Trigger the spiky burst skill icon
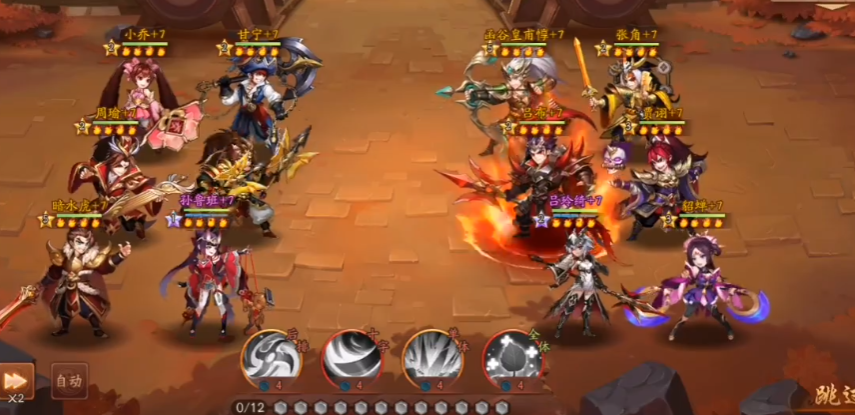Viewport: 855px width, 415px height. pyautogui.click(x=431, y=360)
